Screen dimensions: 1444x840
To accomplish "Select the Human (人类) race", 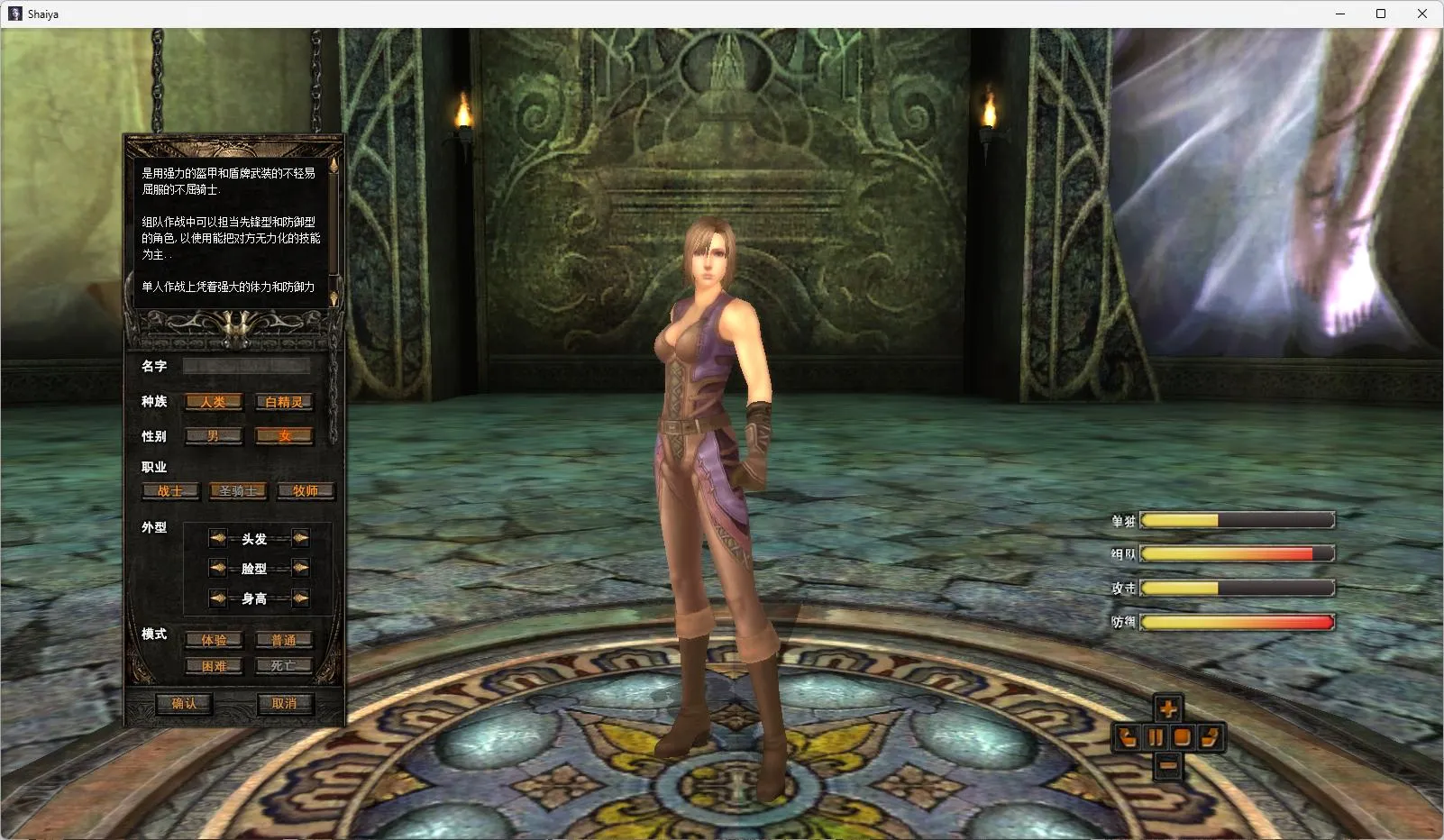I will coord(214,402).
